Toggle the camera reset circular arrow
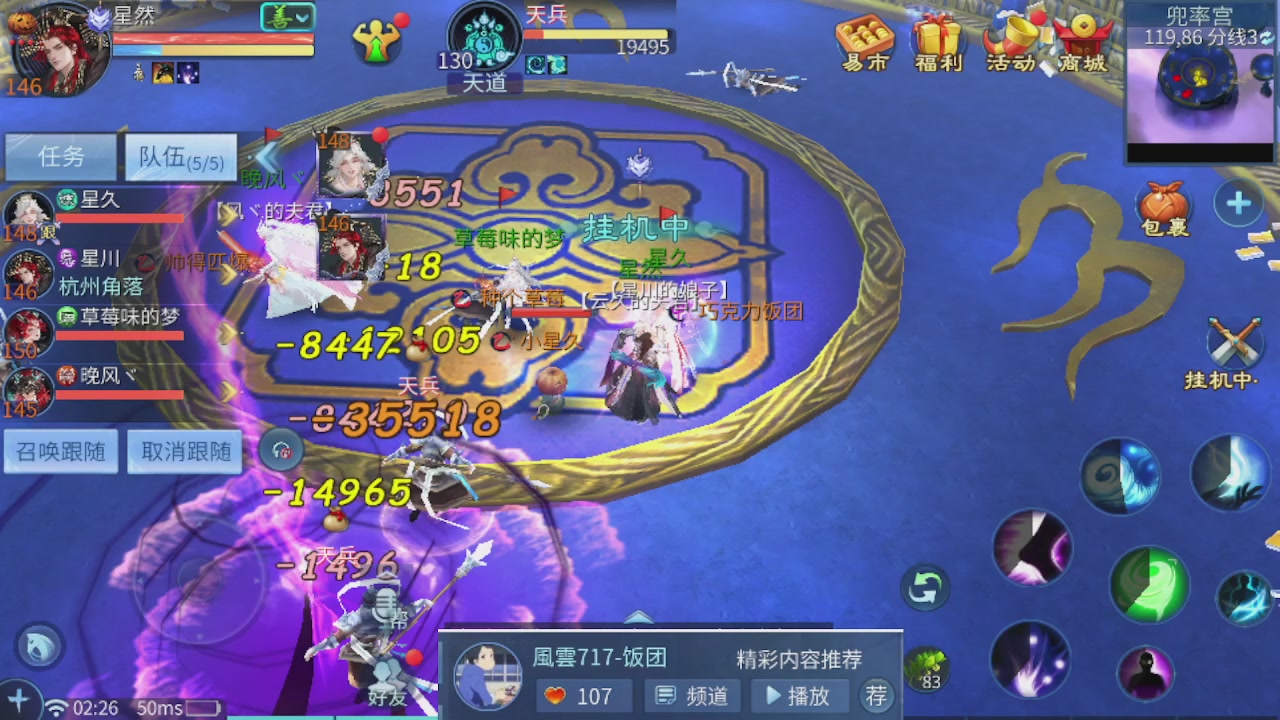 [924, 588]
